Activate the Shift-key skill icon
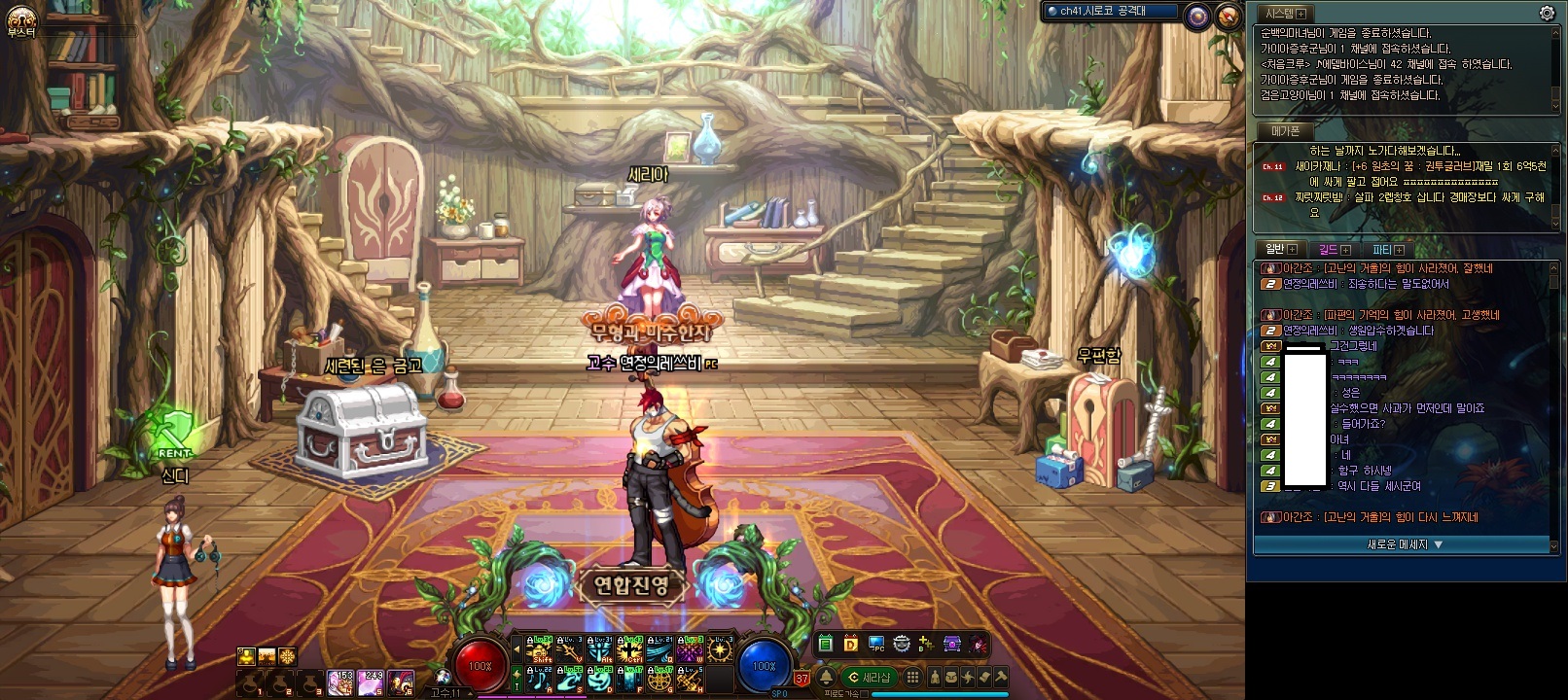 coord(539,648)
